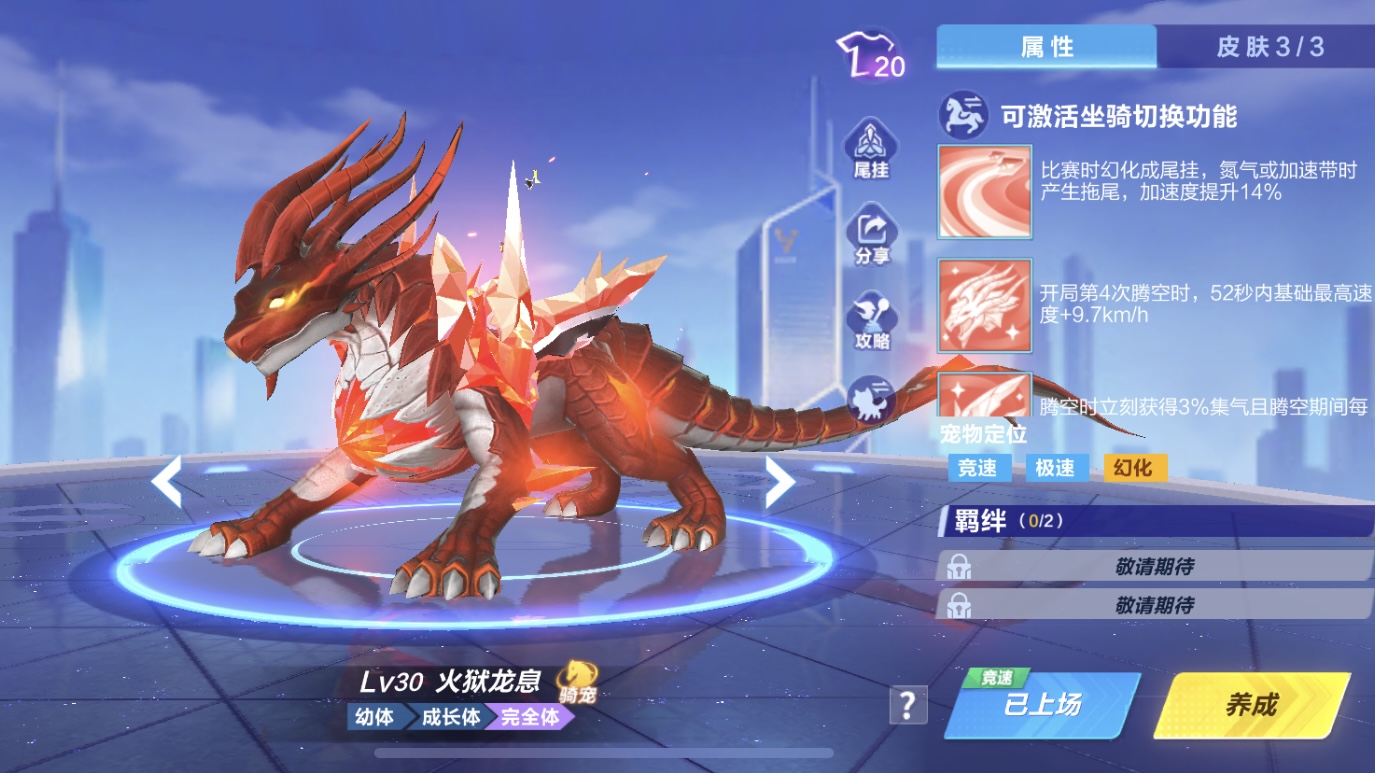Open the 尾挂 icon button
The image size is (1375, 773).
click(871, 148)
